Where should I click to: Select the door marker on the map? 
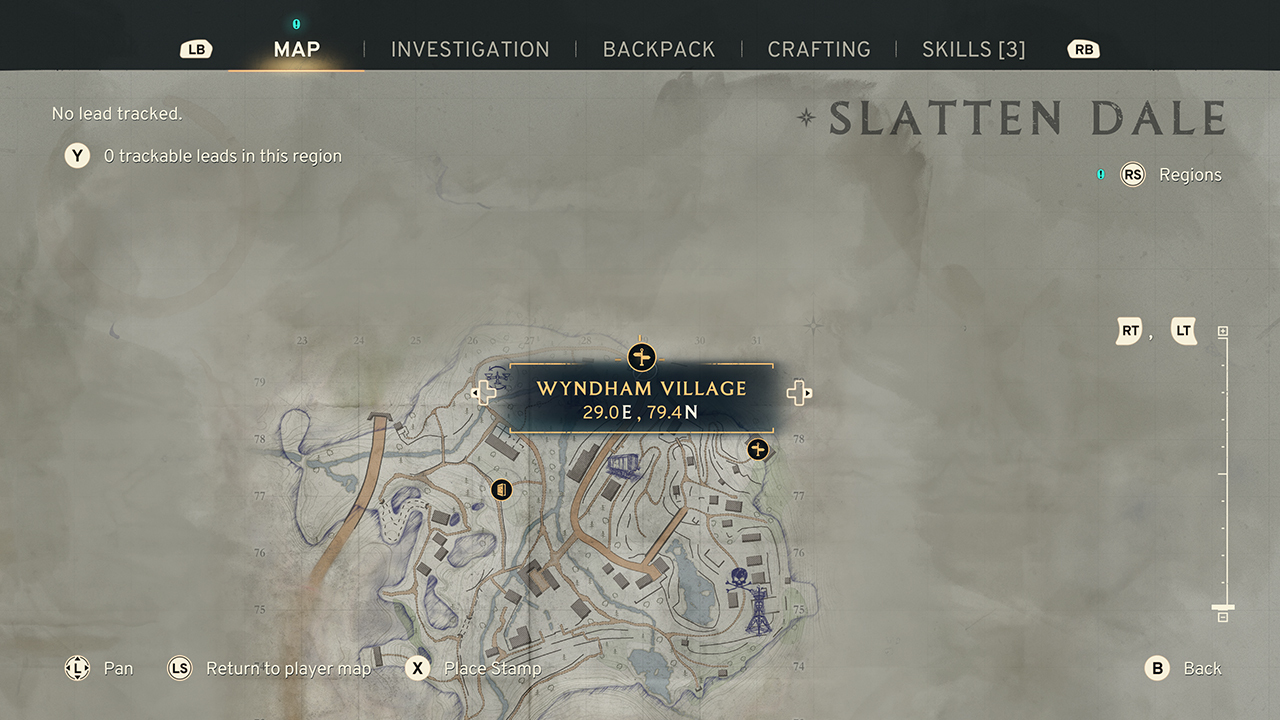[502, 489]
